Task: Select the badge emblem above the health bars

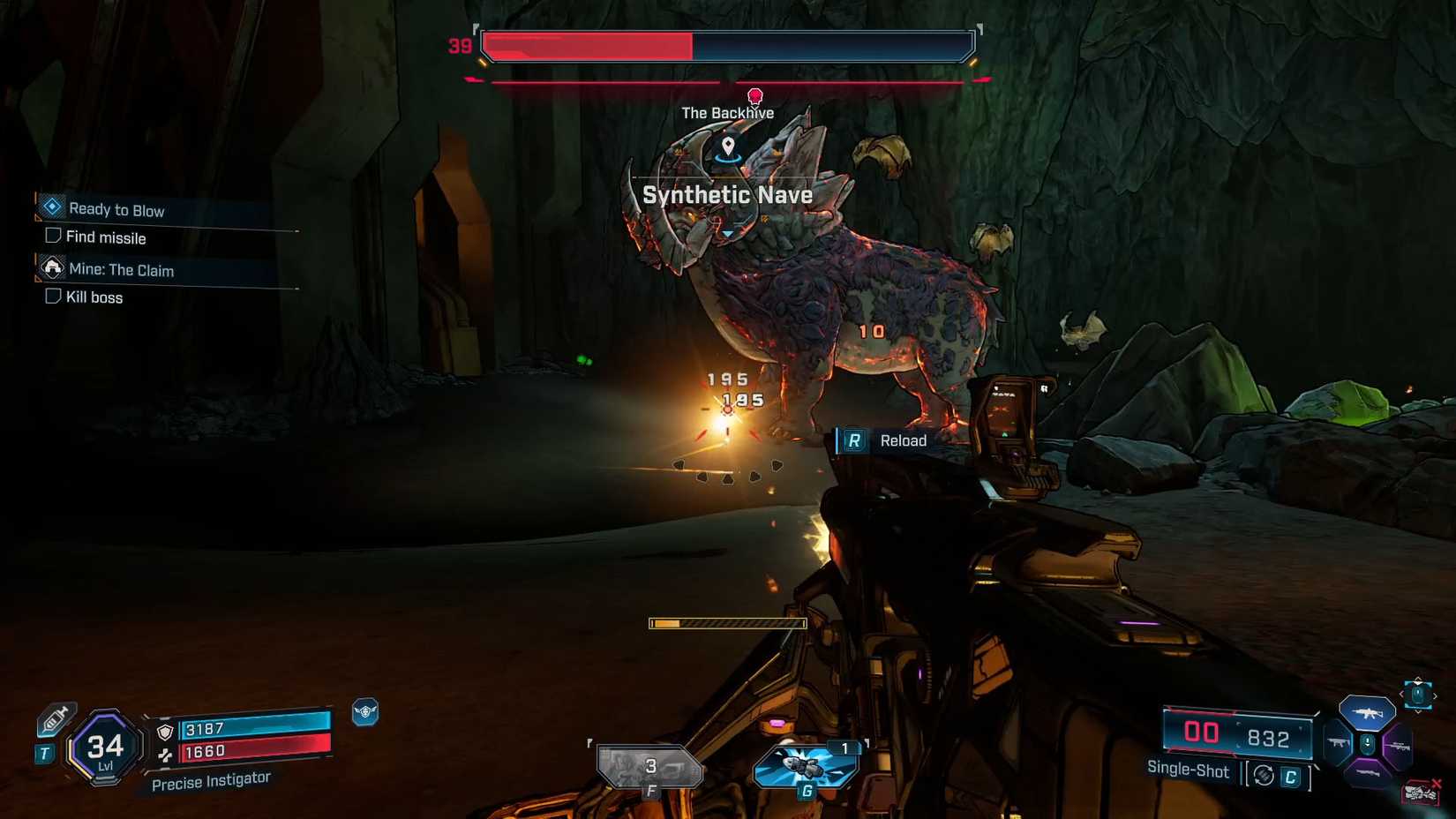Action: (364, 711)
